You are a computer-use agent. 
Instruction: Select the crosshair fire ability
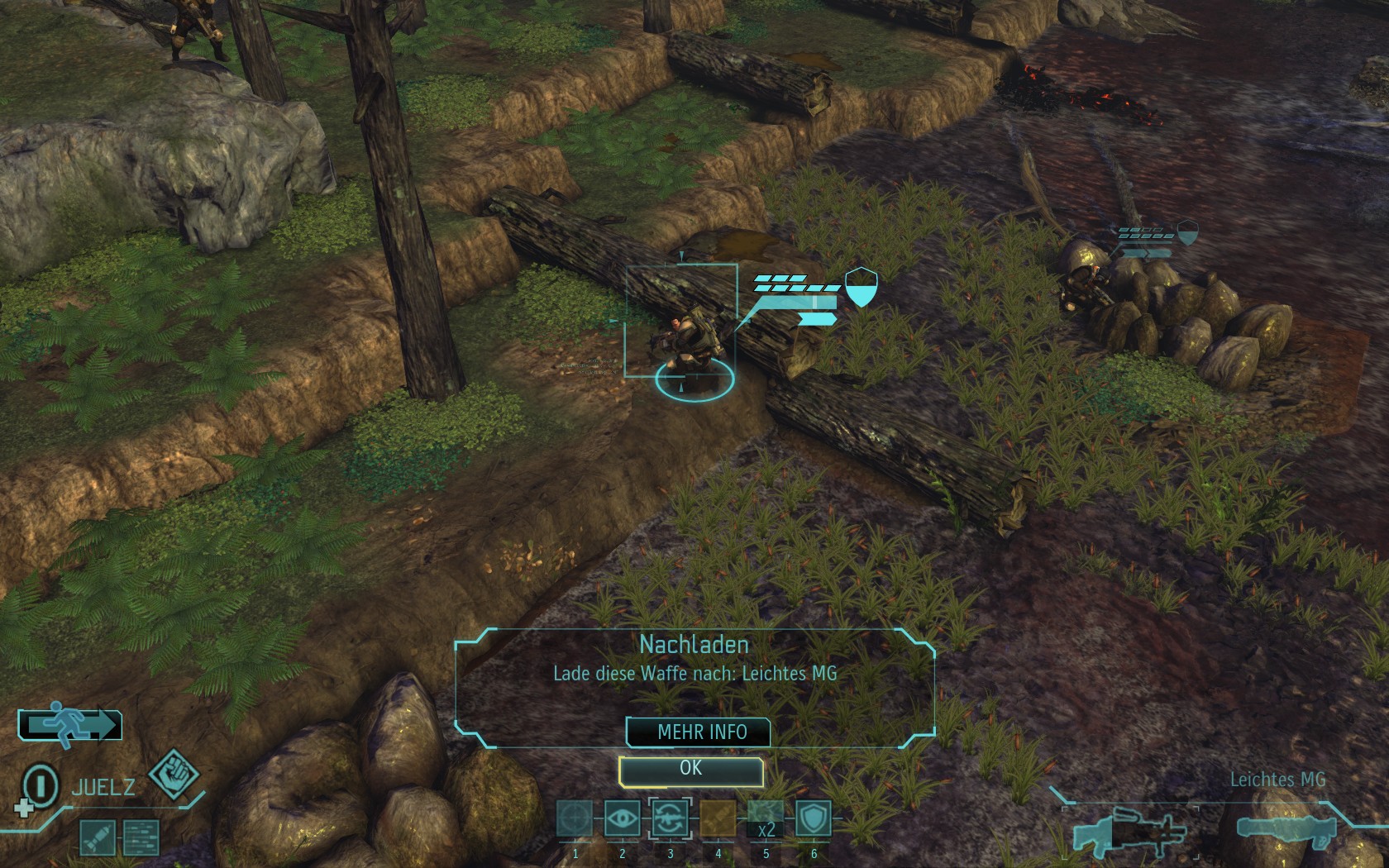coord(575,819)
